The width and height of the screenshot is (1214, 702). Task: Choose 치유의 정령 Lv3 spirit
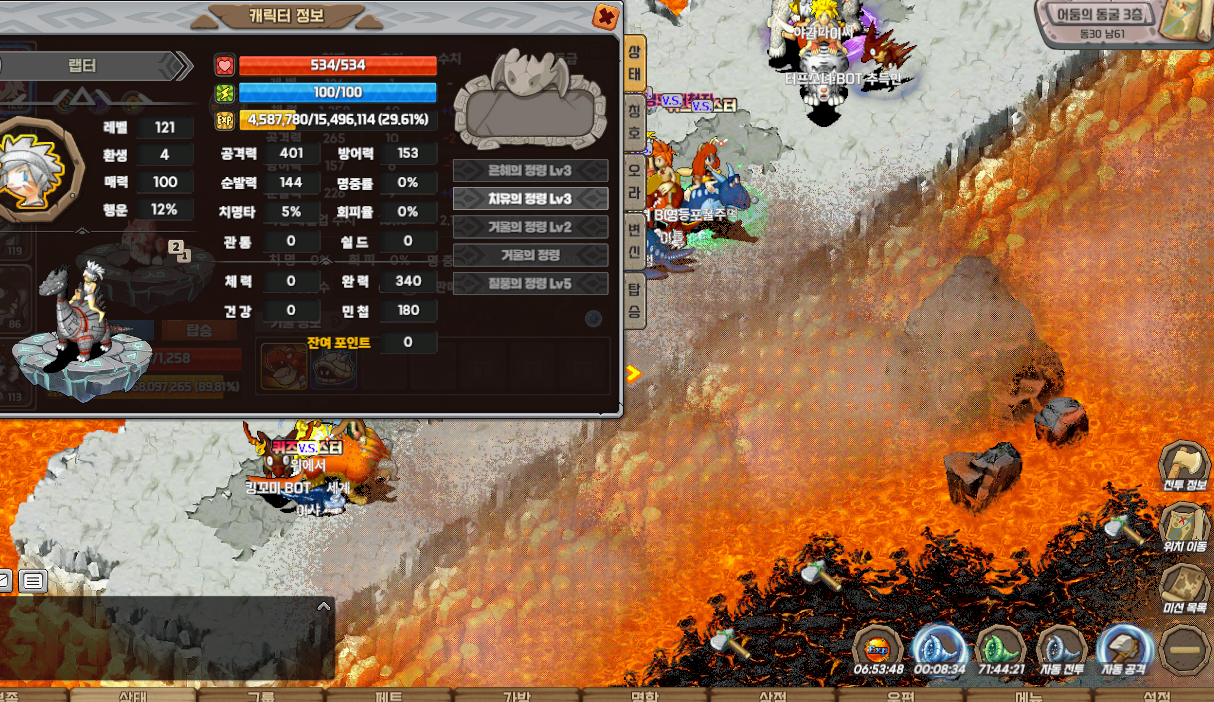point(530,199)
